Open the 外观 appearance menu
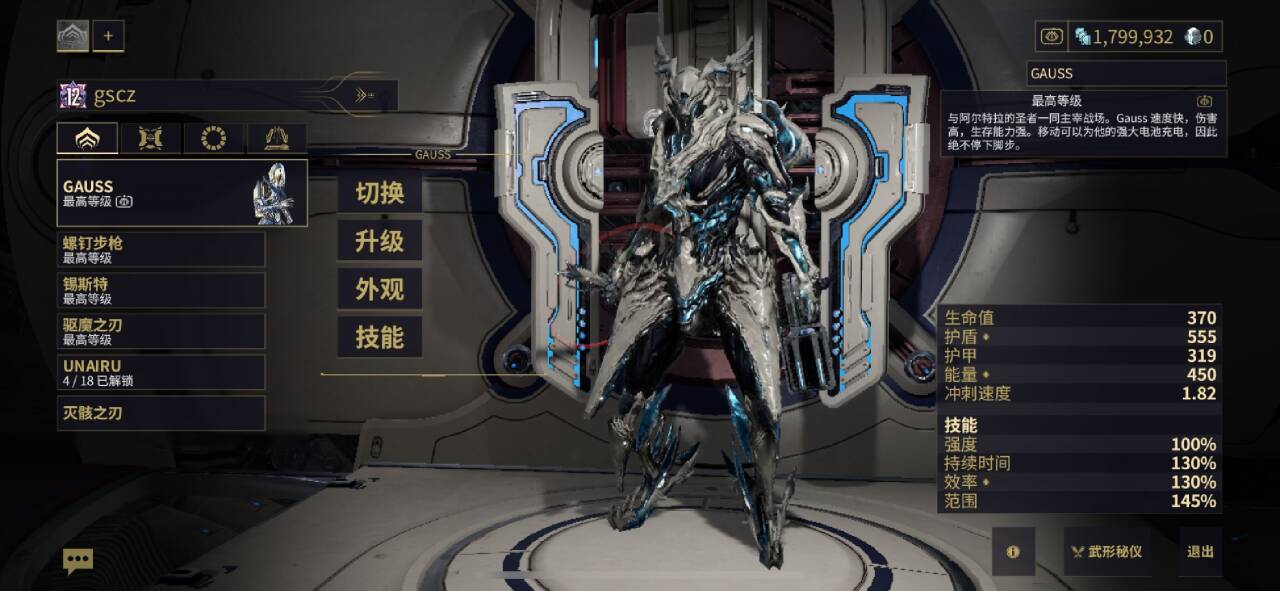 pyautogui.click(x=379, y=289)
